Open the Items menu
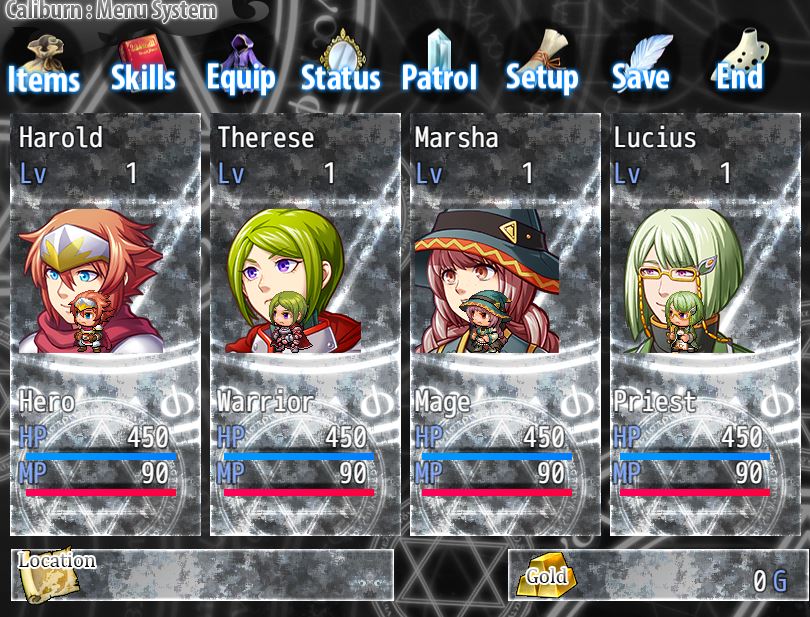 43,66
